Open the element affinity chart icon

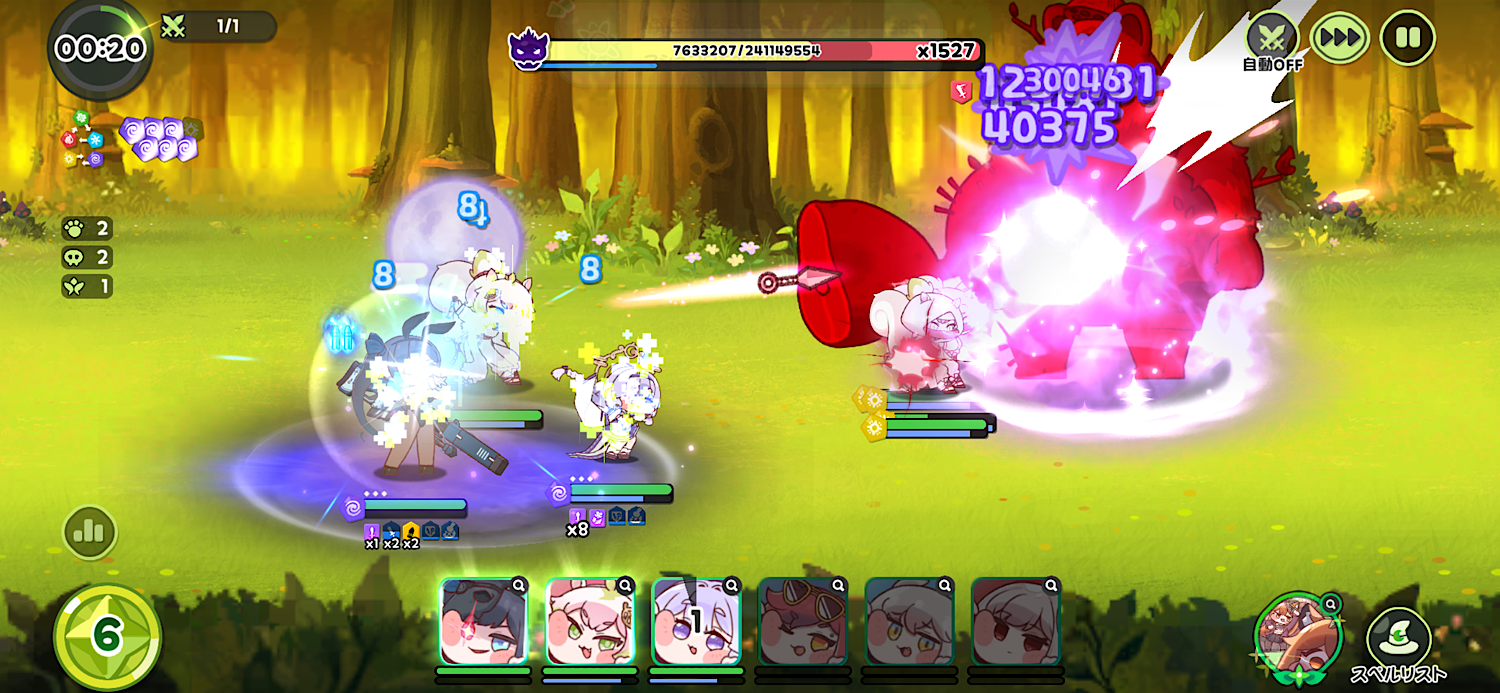coord(83,141)
